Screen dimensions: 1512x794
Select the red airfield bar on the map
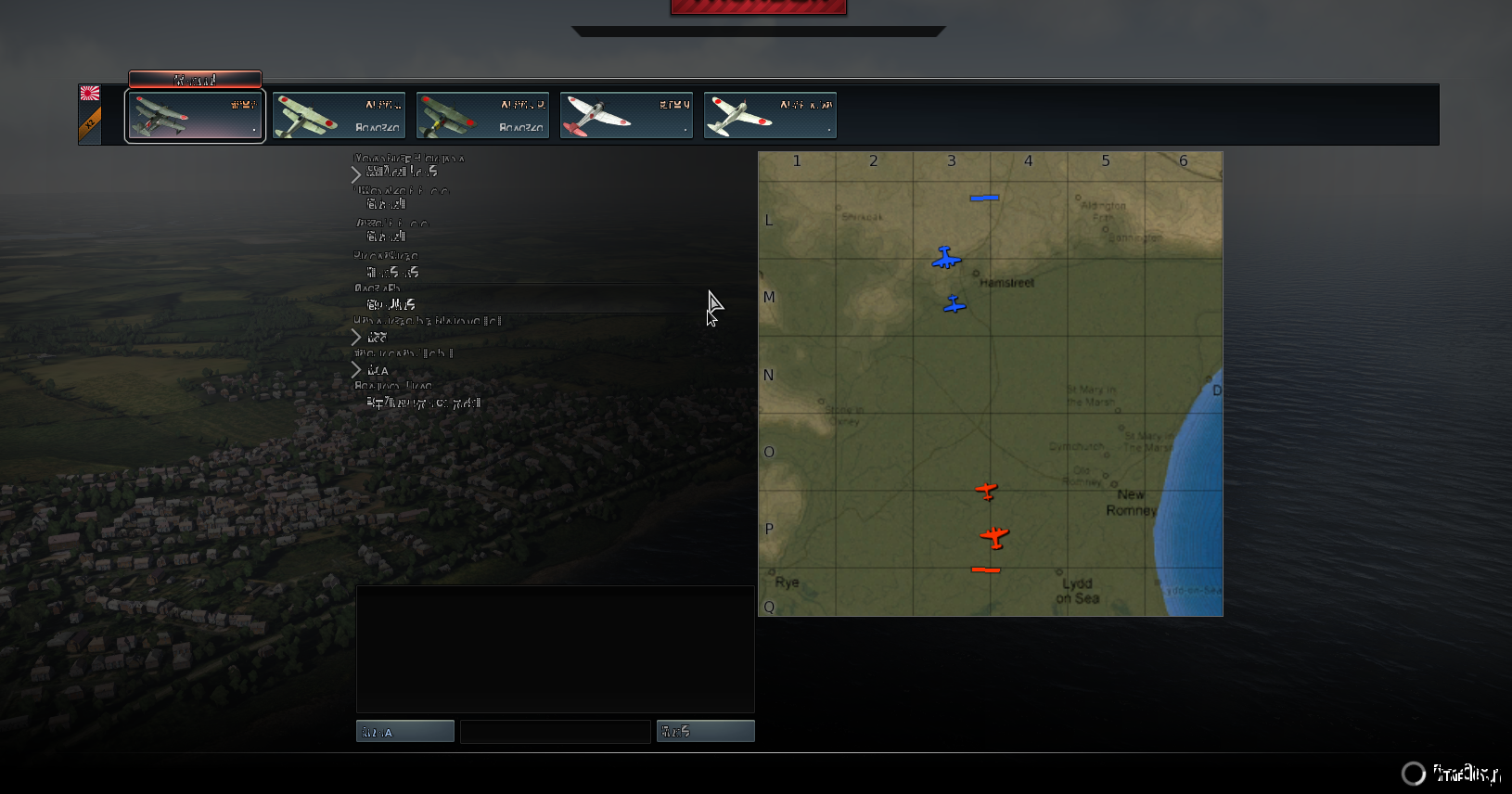click(985, 570)
